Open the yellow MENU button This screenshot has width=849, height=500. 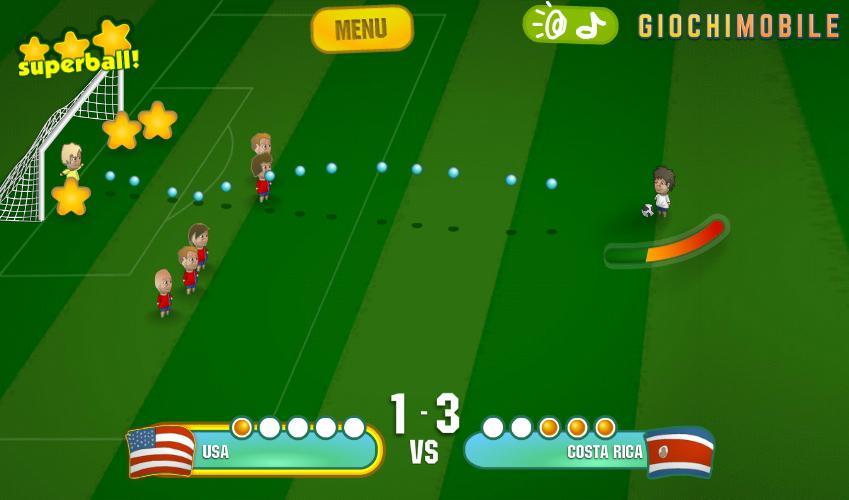tap(362, 29)
